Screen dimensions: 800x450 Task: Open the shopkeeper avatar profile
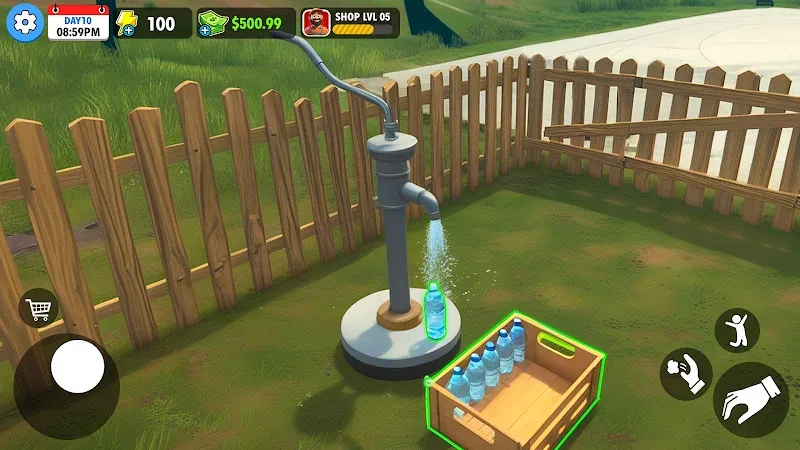317,22
